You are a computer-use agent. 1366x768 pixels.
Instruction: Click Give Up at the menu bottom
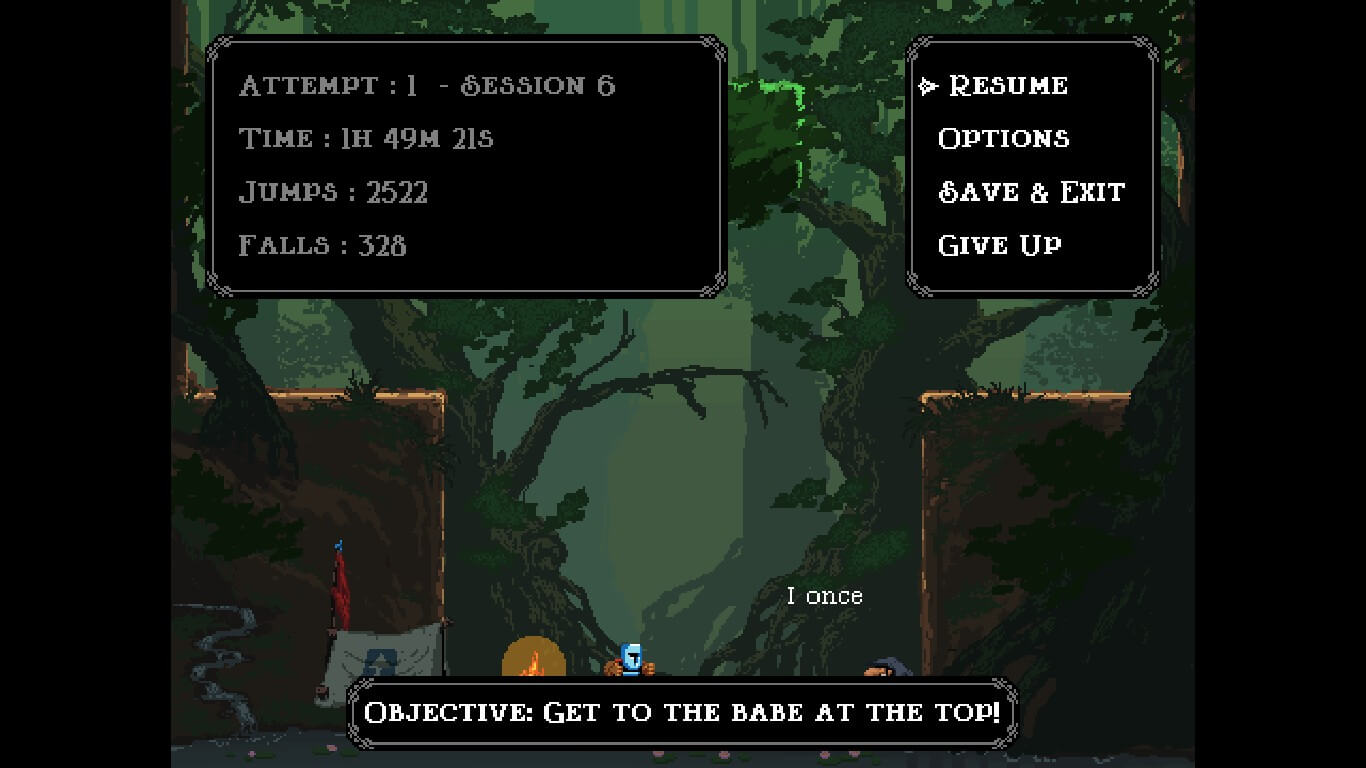(999, 245)
